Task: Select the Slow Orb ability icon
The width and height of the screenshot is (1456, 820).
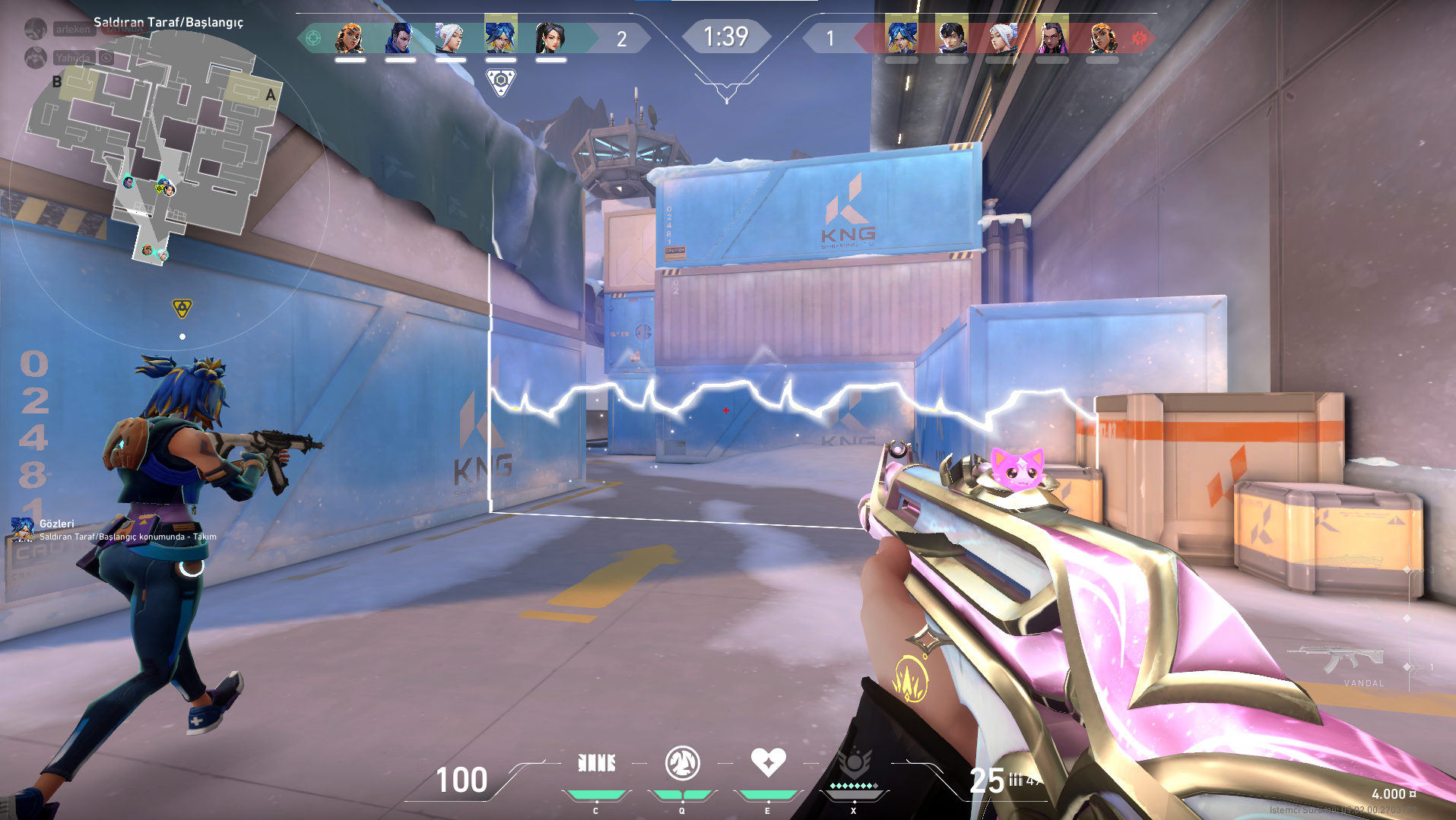Action: [x=682, y=763]
